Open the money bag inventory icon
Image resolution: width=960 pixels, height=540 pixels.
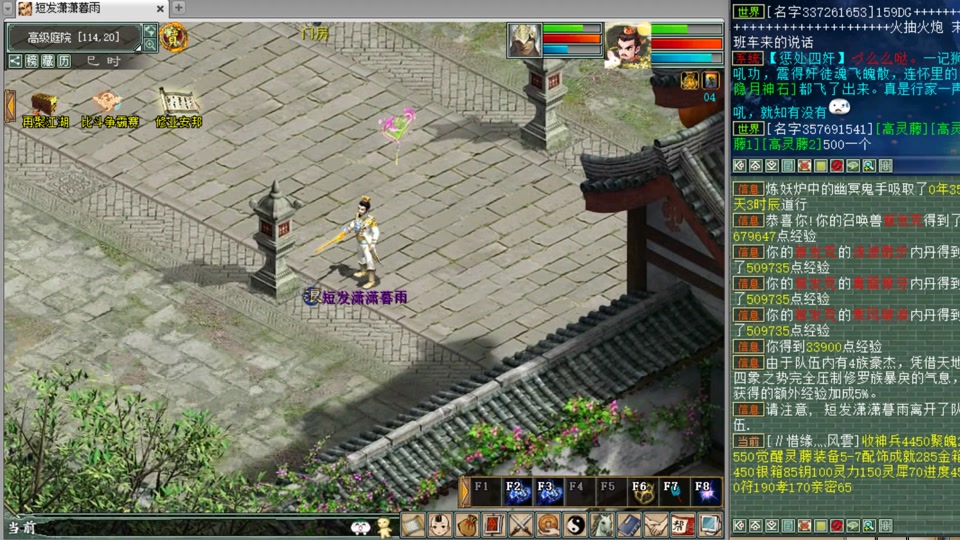pos(467,524)
